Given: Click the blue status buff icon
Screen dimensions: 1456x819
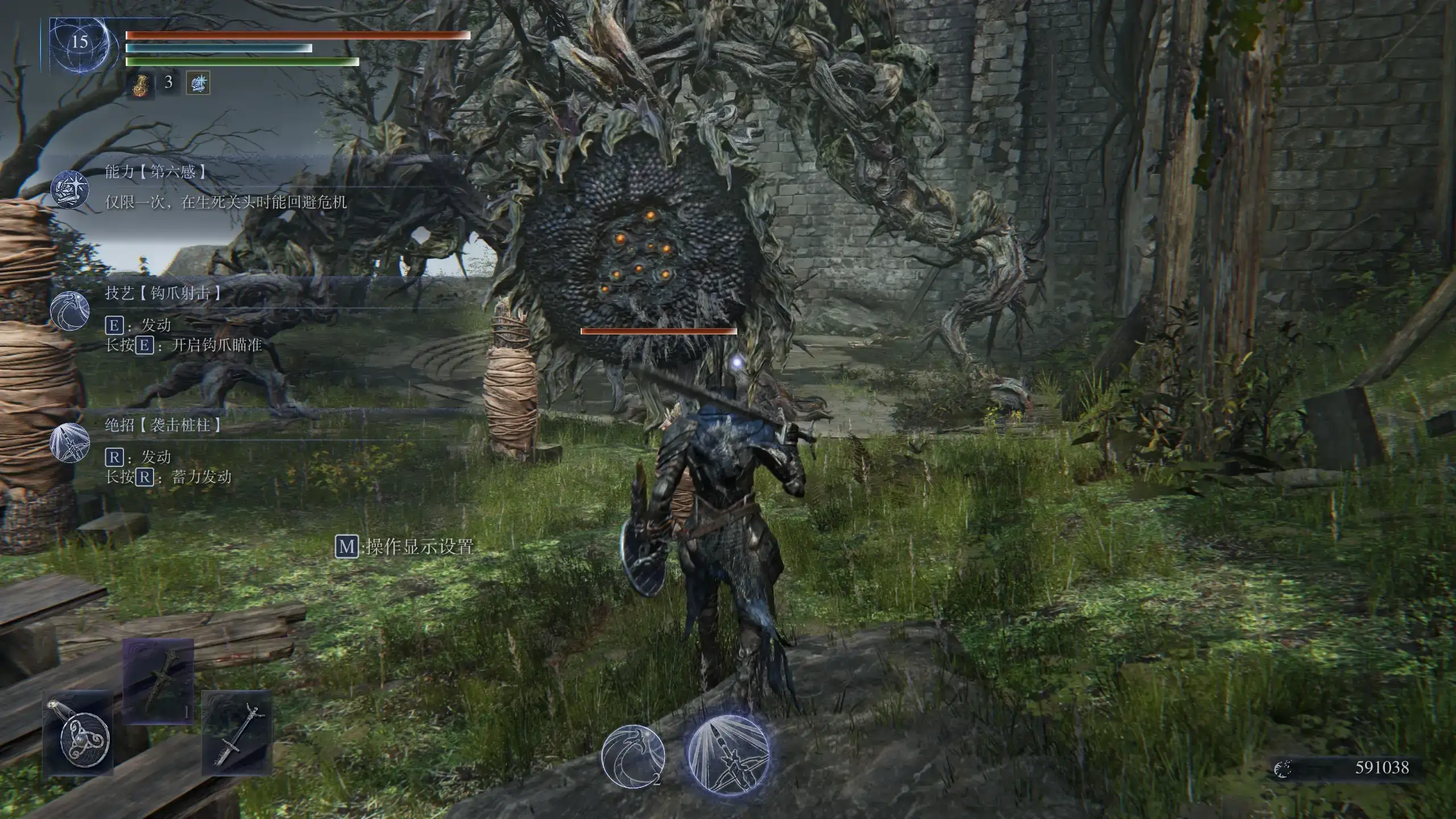Looking at the screenshot, I should pyautogui.click(x=198, y=83).
